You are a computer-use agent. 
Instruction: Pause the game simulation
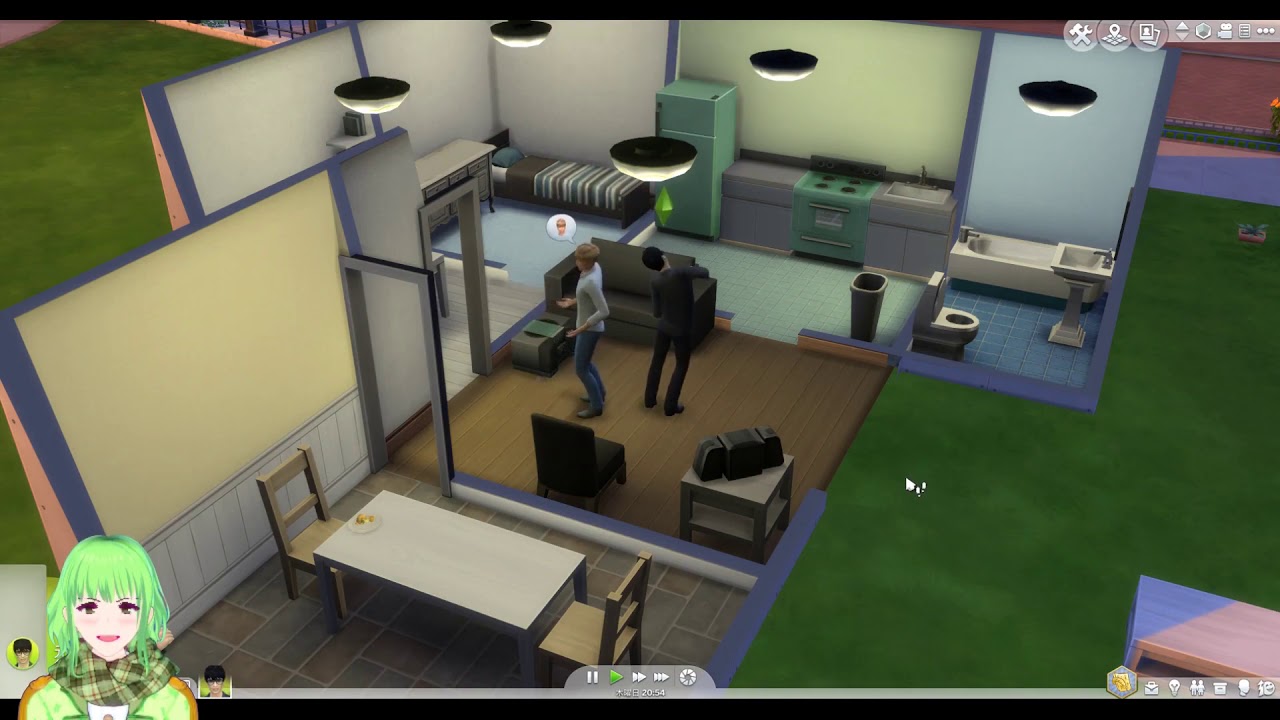tap(591, 677)
